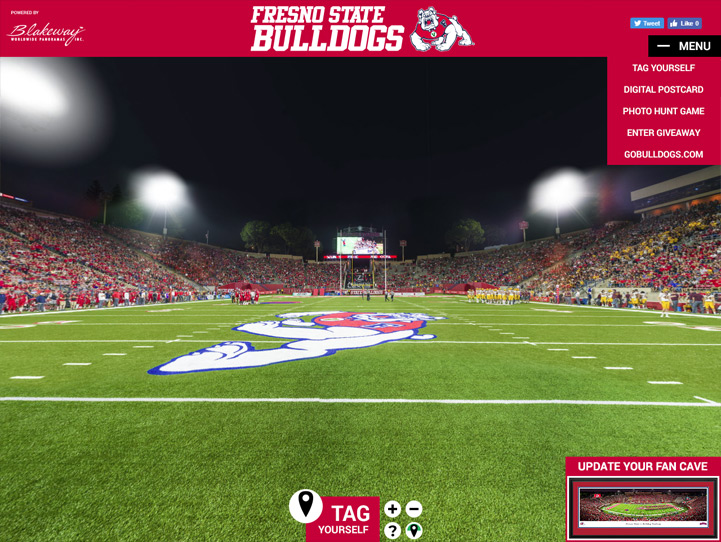Screen dimensions: 721x542
Task: Zoom out with the minus button
Action: pyautogui.click(x=414, y=510)
